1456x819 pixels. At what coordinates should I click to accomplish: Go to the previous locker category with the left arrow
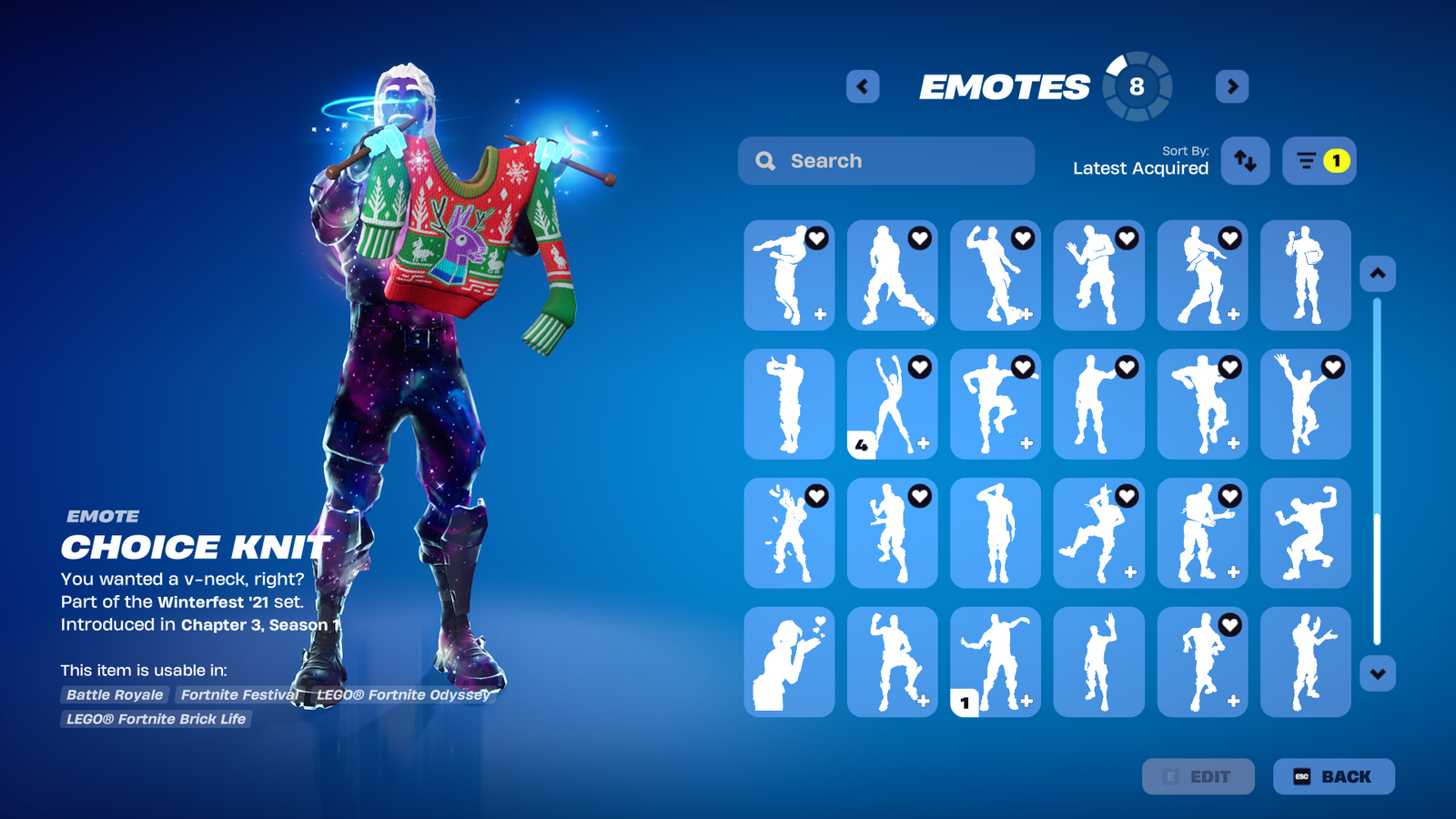[862, 86]
